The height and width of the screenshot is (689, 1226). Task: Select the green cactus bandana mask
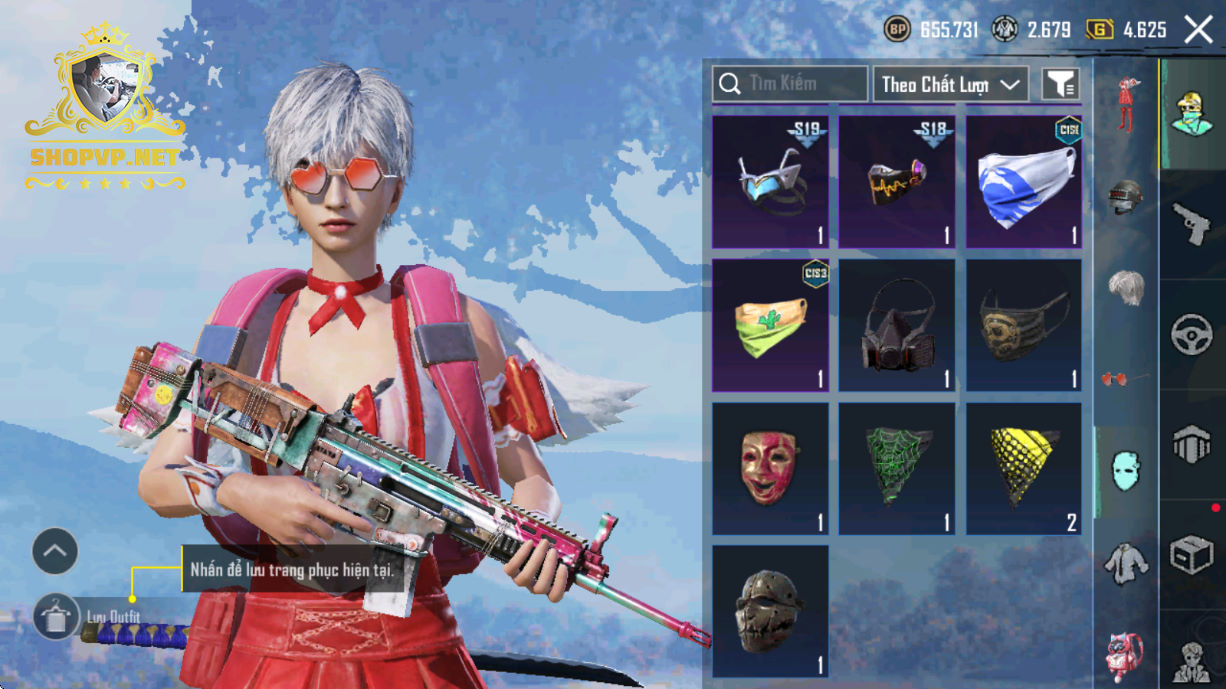pos(770,325)
